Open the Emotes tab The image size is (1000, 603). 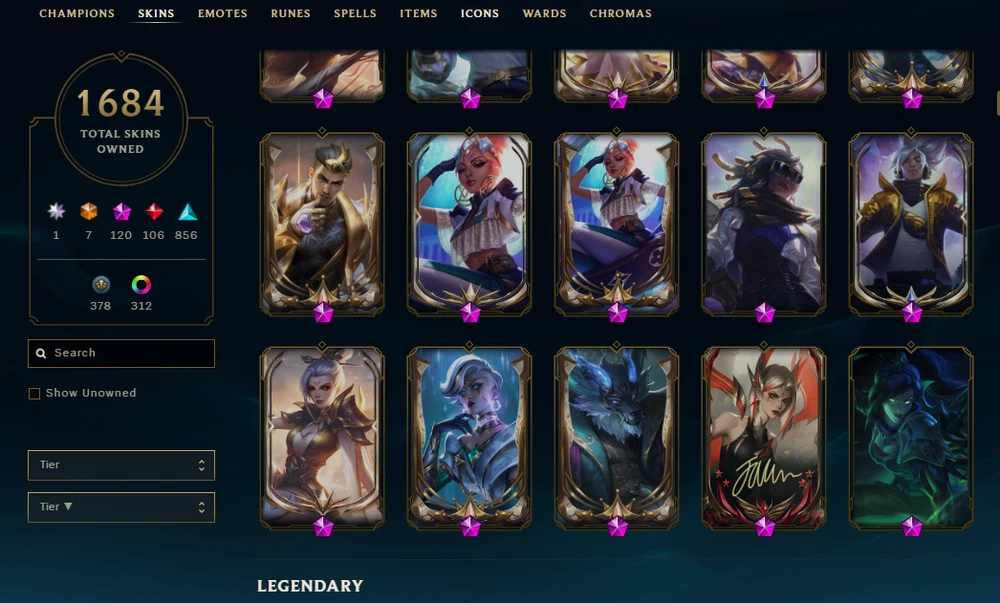point(222,14)
